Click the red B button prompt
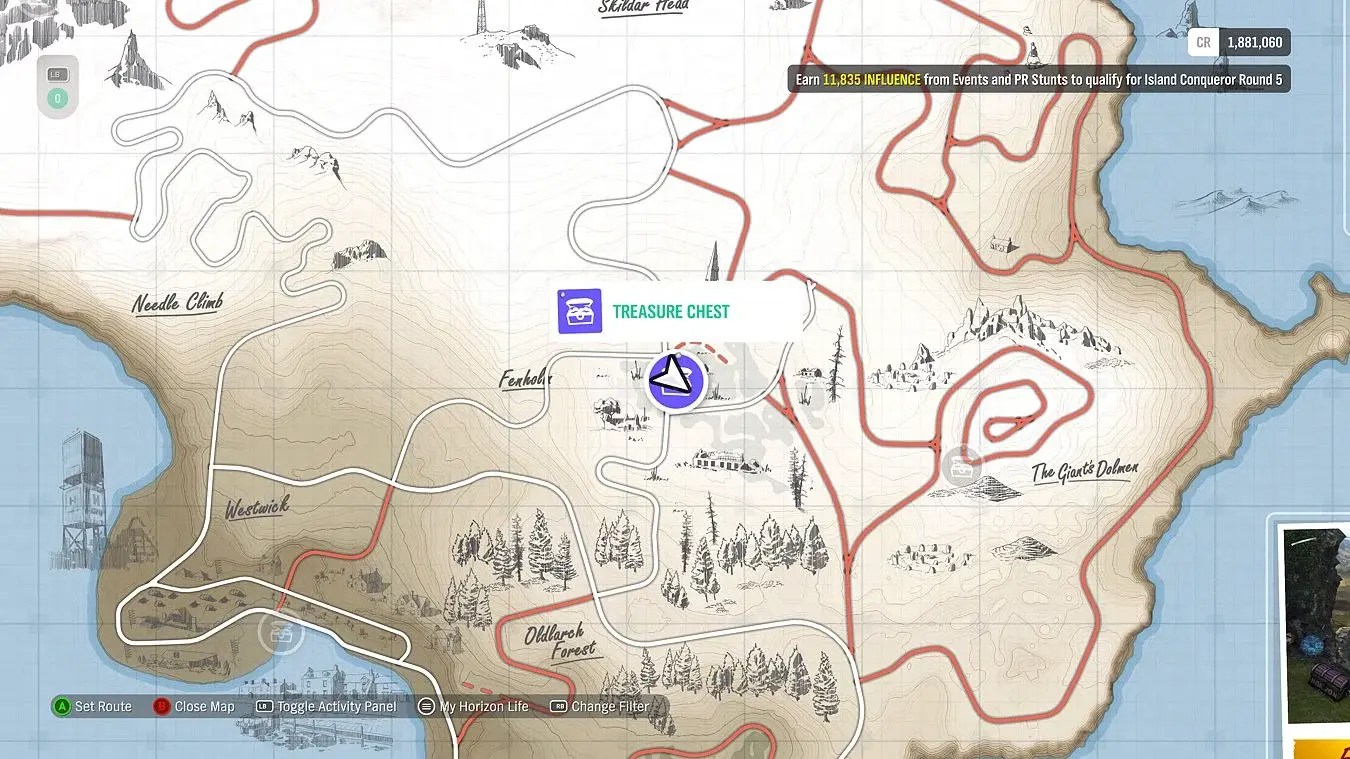Image resolution: width=1350 pixels, height=759 pixels. [162, 706]
